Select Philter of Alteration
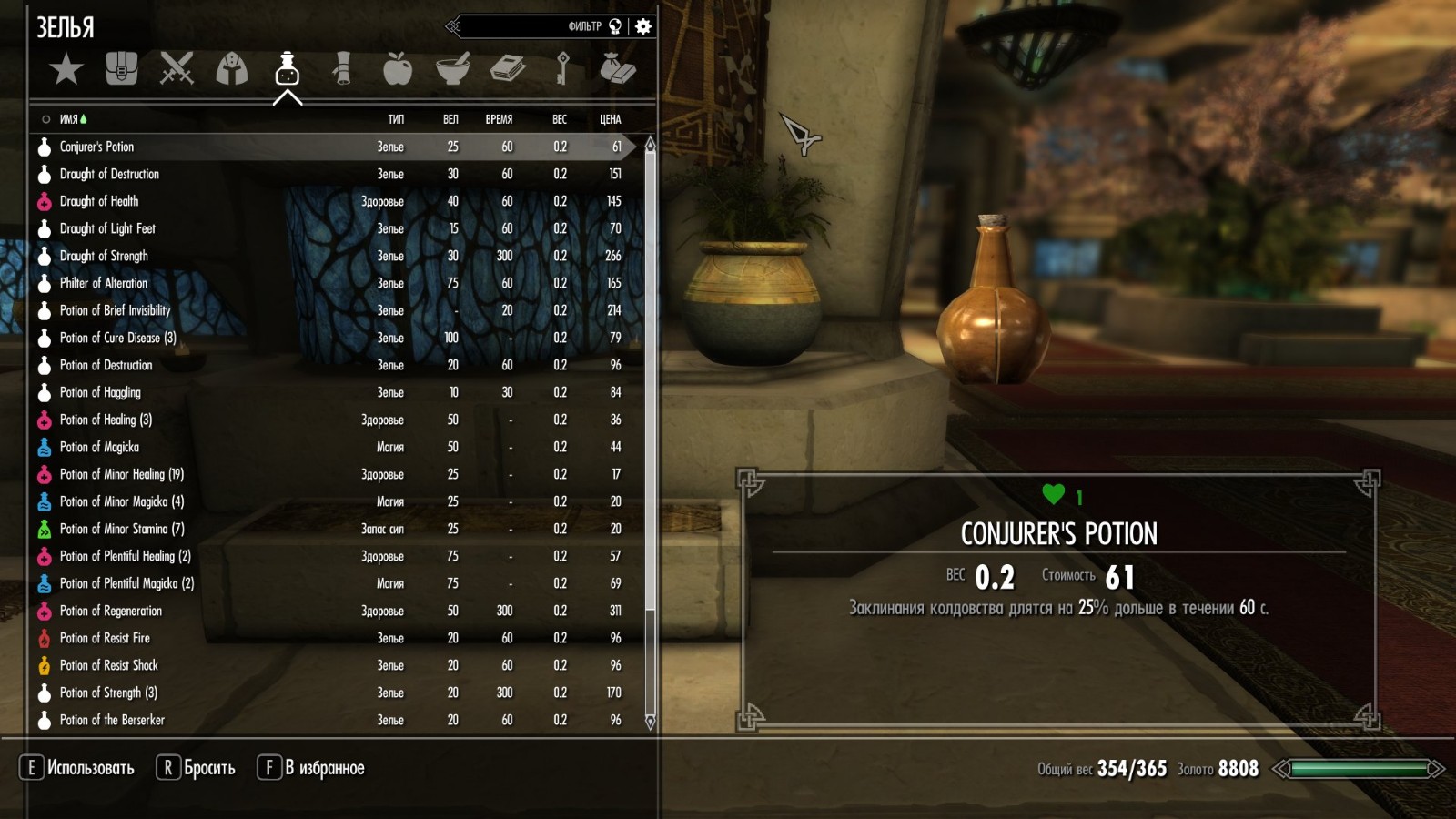The width and height of the screenshot is (1456, 819). tap(103, 283)
